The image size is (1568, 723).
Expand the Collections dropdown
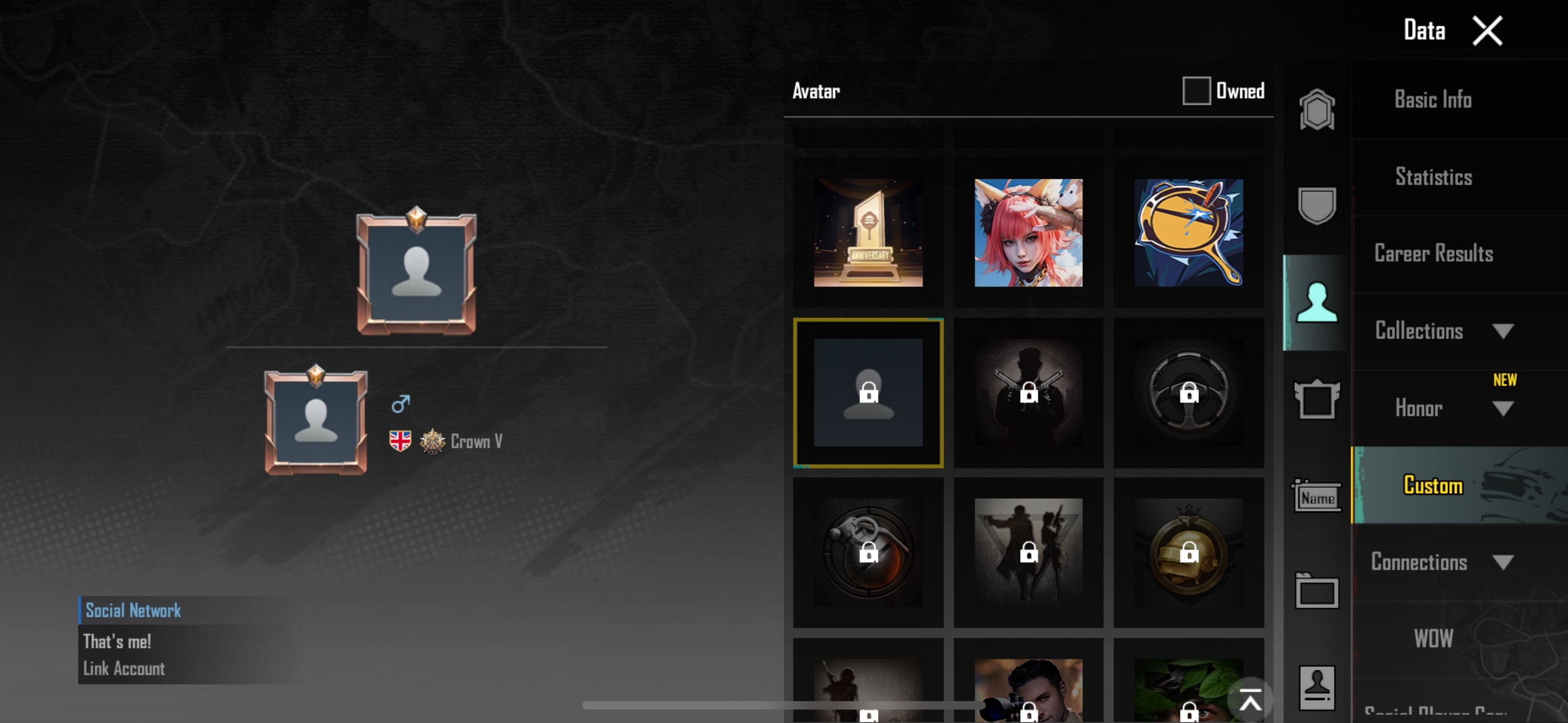[x=1502, y=331]
